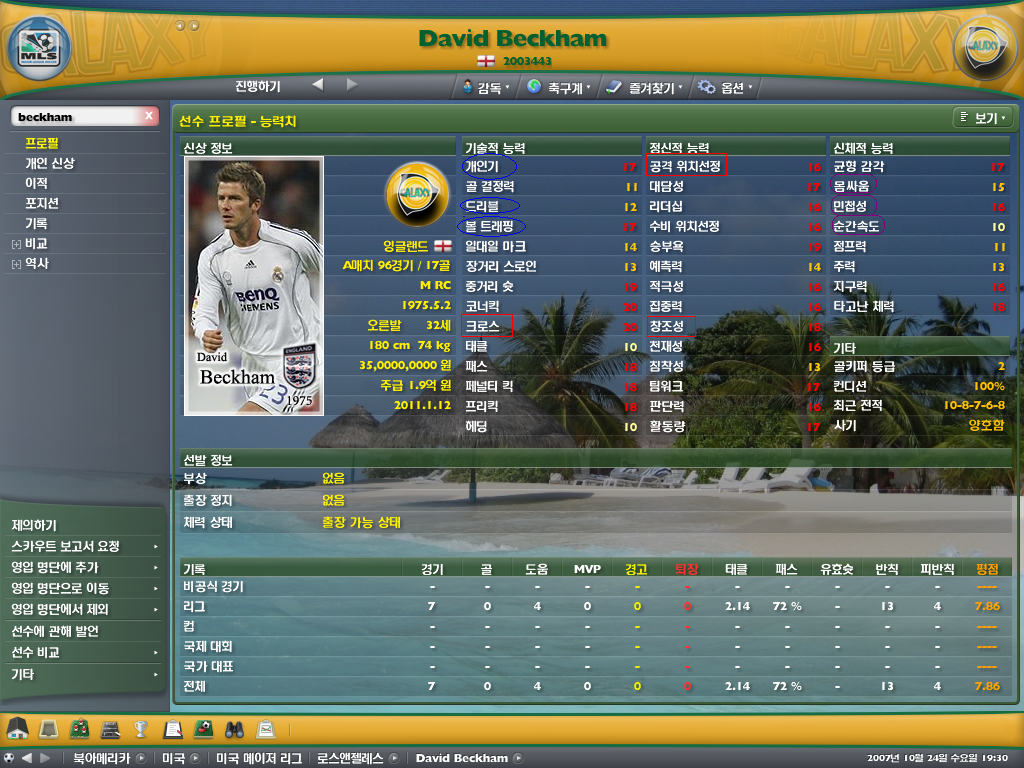The height and width of the screenshot is (768, 1024).
Task: Click the home icon in bottom toolbar
Action: [x=16, y=728]
